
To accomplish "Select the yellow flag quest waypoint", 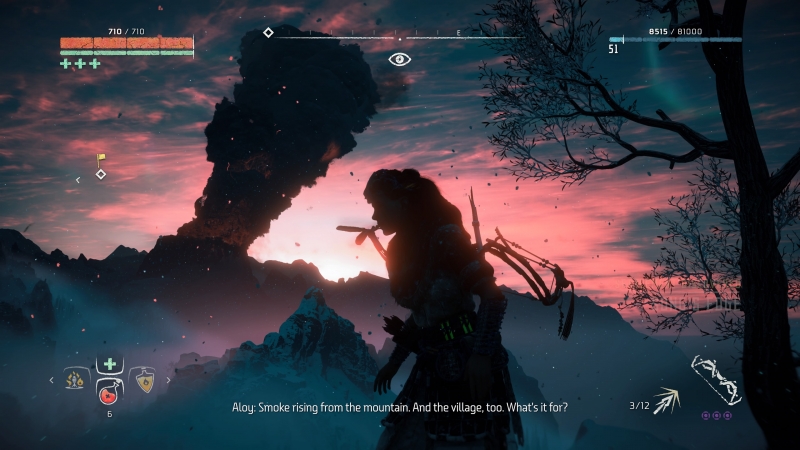I will [100, 158].
